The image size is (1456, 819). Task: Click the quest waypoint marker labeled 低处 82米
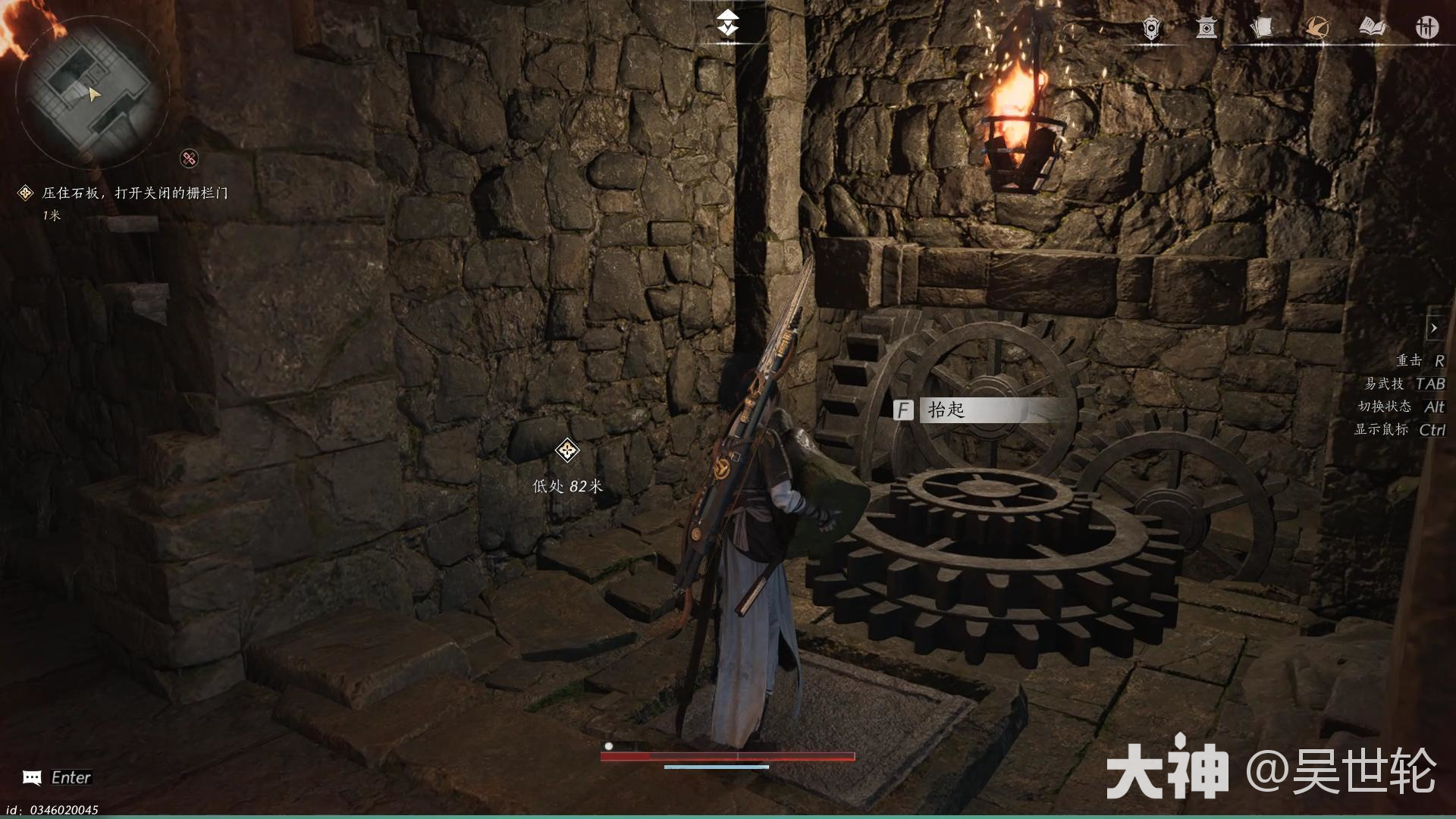[x=567, y=451]
